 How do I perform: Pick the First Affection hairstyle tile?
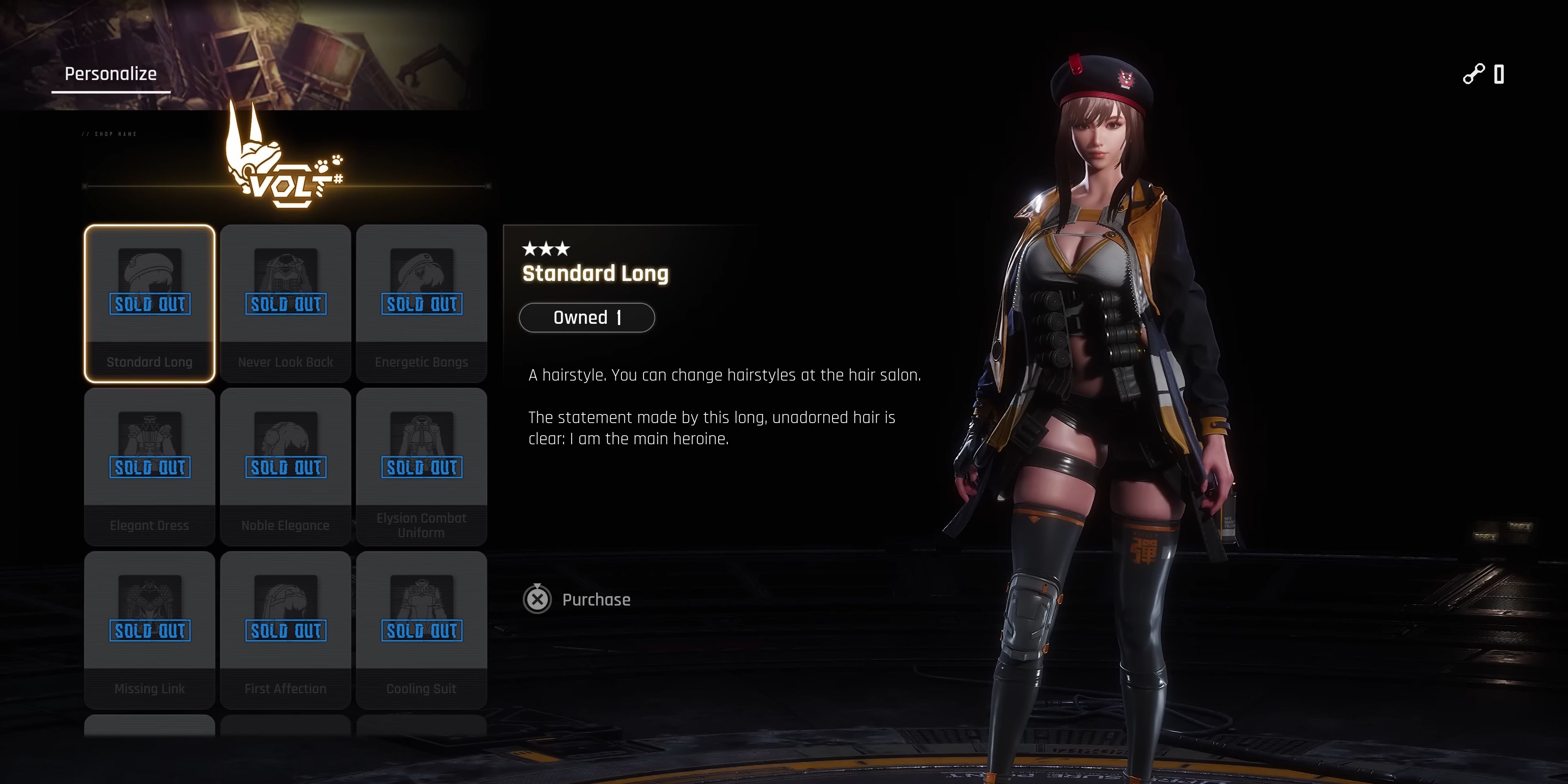coord(285,629)
